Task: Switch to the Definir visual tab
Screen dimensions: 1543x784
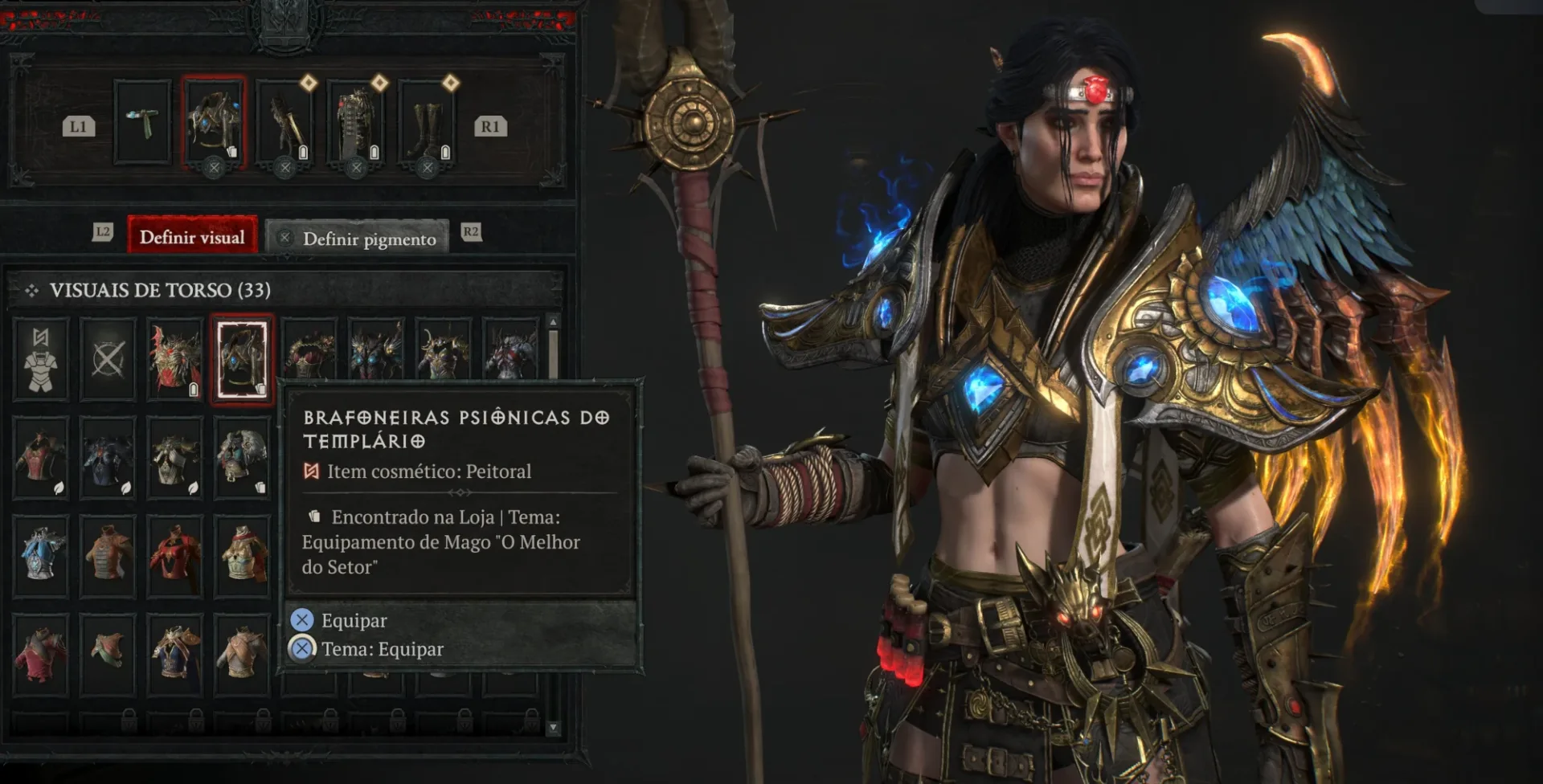Action: (x=192, y=236)
